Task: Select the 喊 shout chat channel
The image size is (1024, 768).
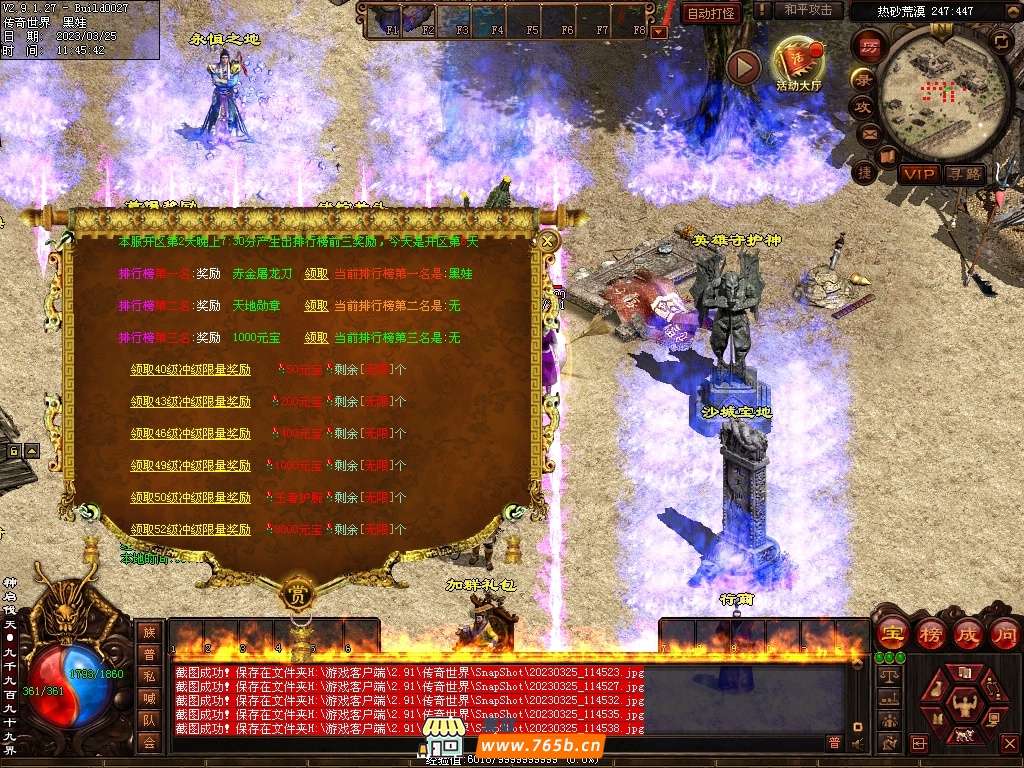Action: [x=149, y=698]
